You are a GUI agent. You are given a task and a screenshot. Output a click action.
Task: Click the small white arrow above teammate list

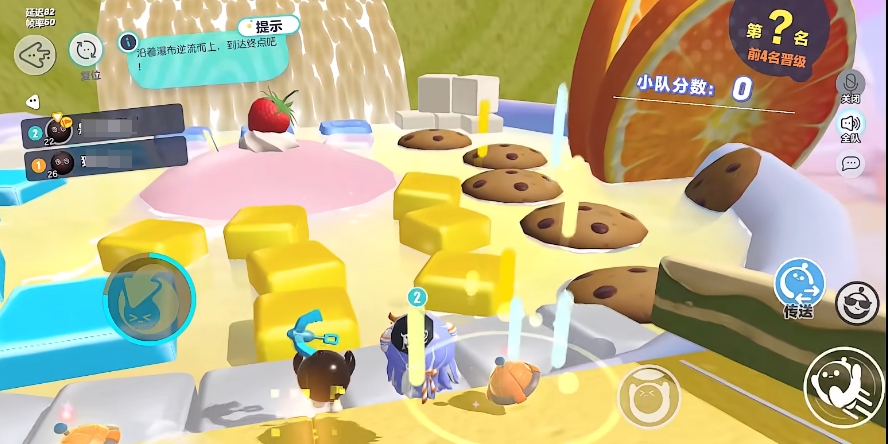click(x=32, y=101)
